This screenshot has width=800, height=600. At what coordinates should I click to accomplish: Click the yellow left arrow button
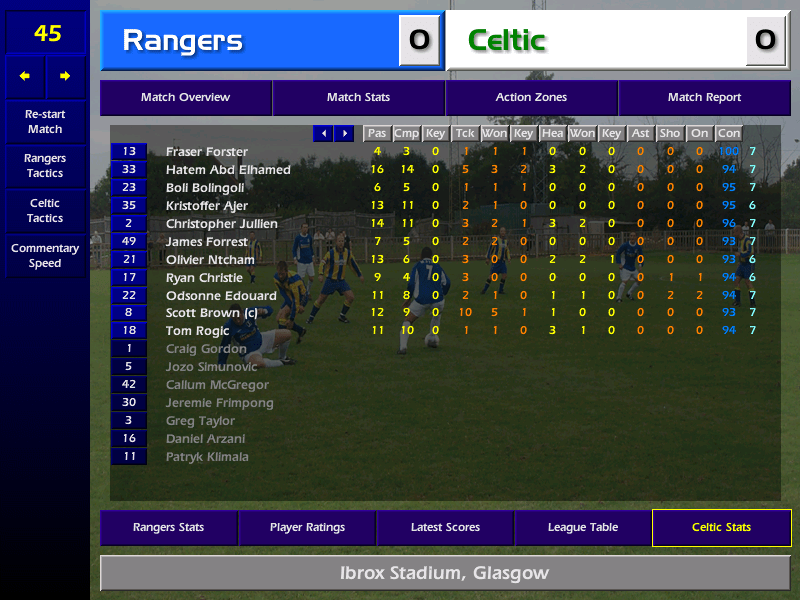click(x=25, y=76)
